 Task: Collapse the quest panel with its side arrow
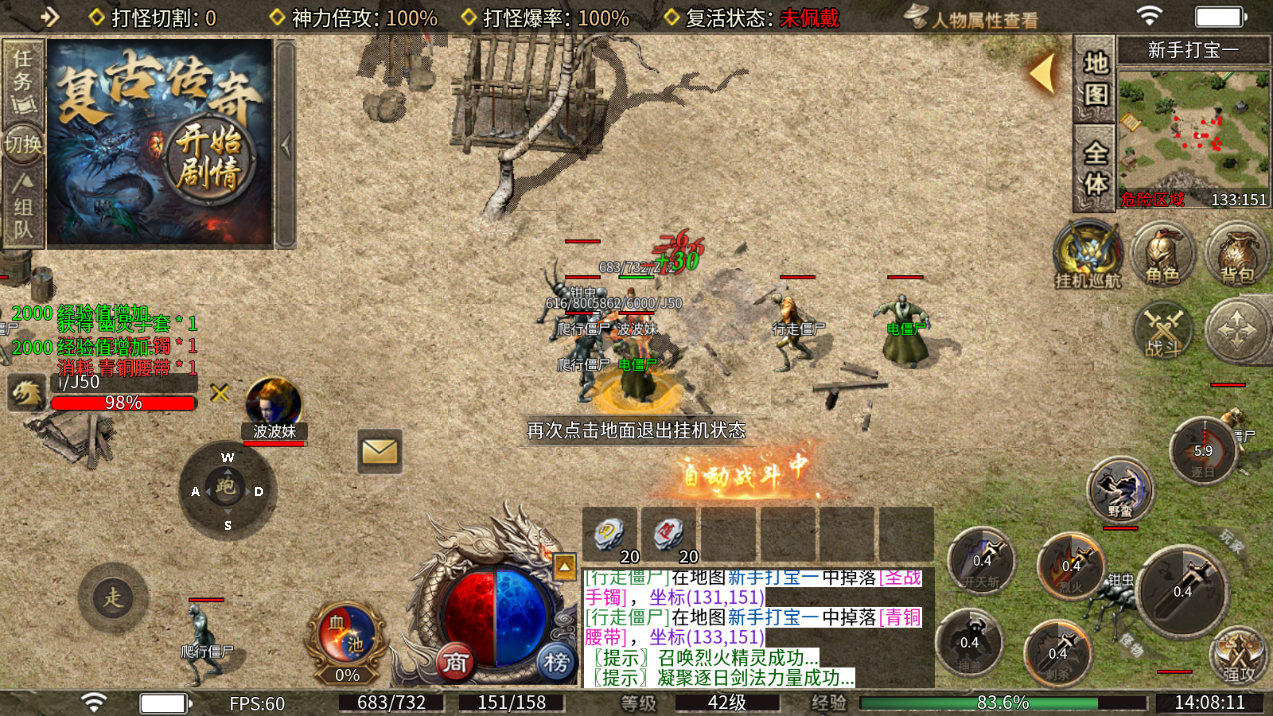click(286, 145)
